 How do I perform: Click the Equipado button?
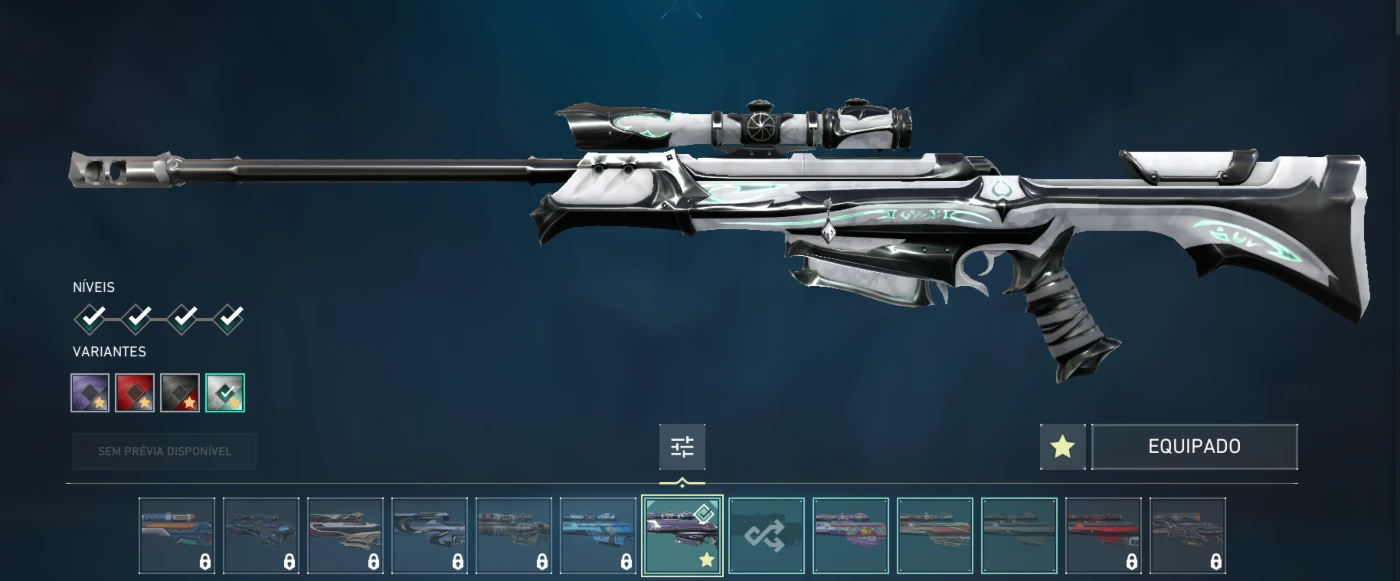pyautogui.click(x=1194, y=447)
